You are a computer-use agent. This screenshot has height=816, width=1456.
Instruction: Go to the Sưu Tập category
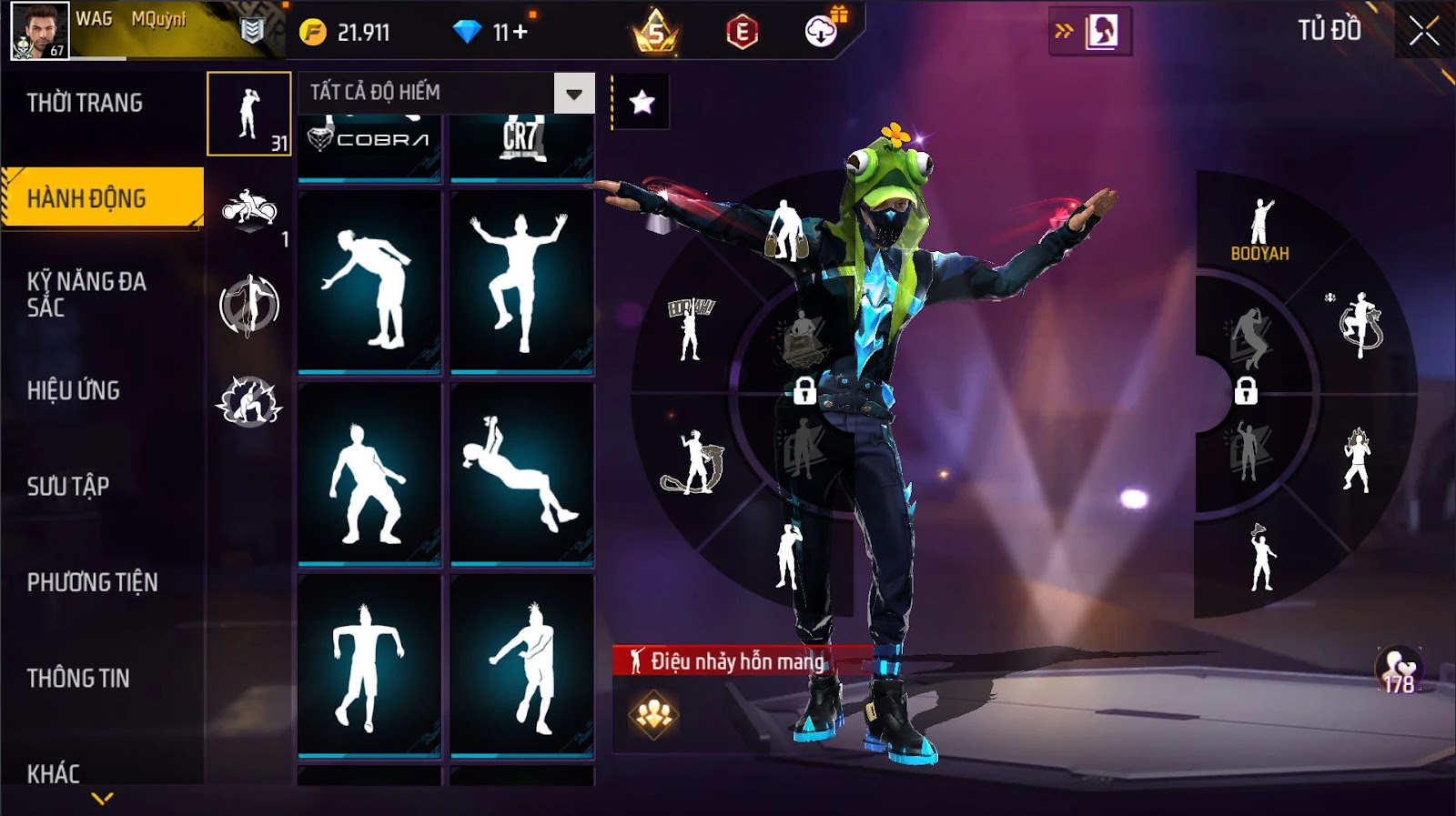pyautogui.click(x=68, y=486)
